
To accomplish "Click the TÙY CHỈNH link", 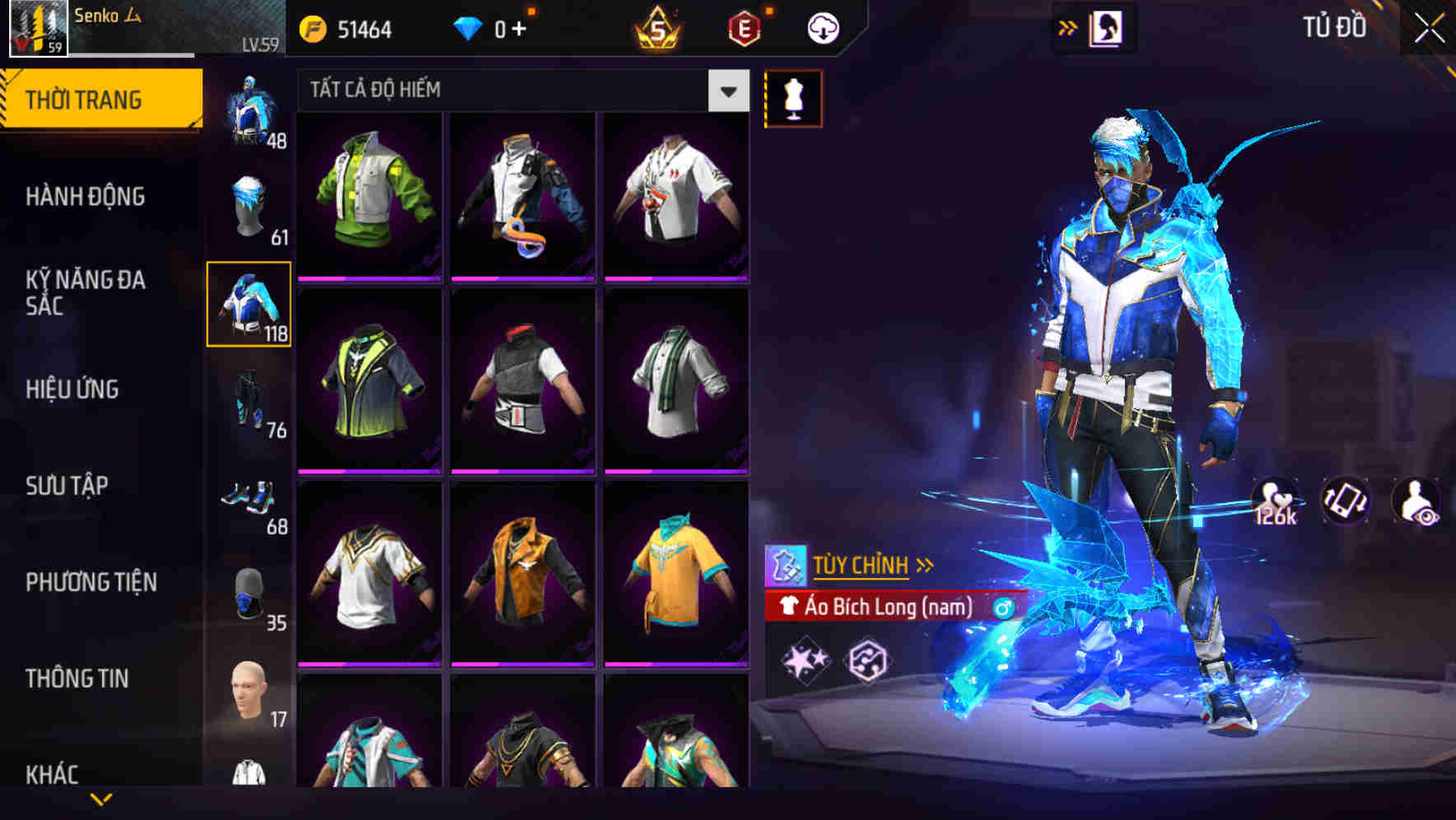I will pyautogui.click(x=861, y=565).
